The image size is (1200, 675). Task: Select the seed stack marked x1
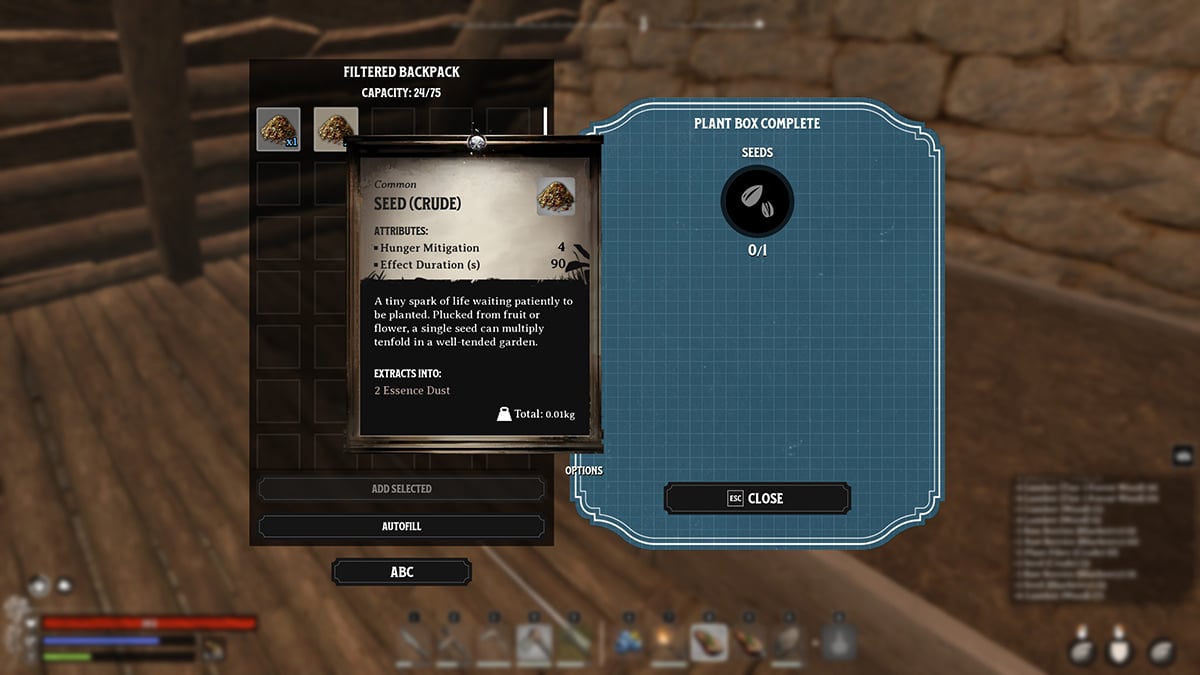(278, 130)
